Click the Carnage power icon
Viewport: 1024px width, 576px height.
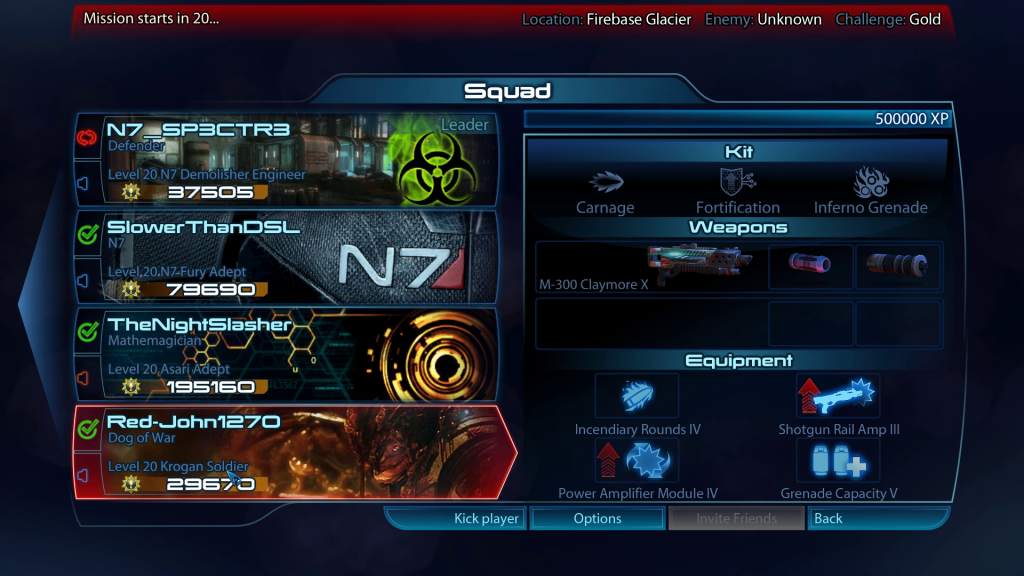[605, 181]
